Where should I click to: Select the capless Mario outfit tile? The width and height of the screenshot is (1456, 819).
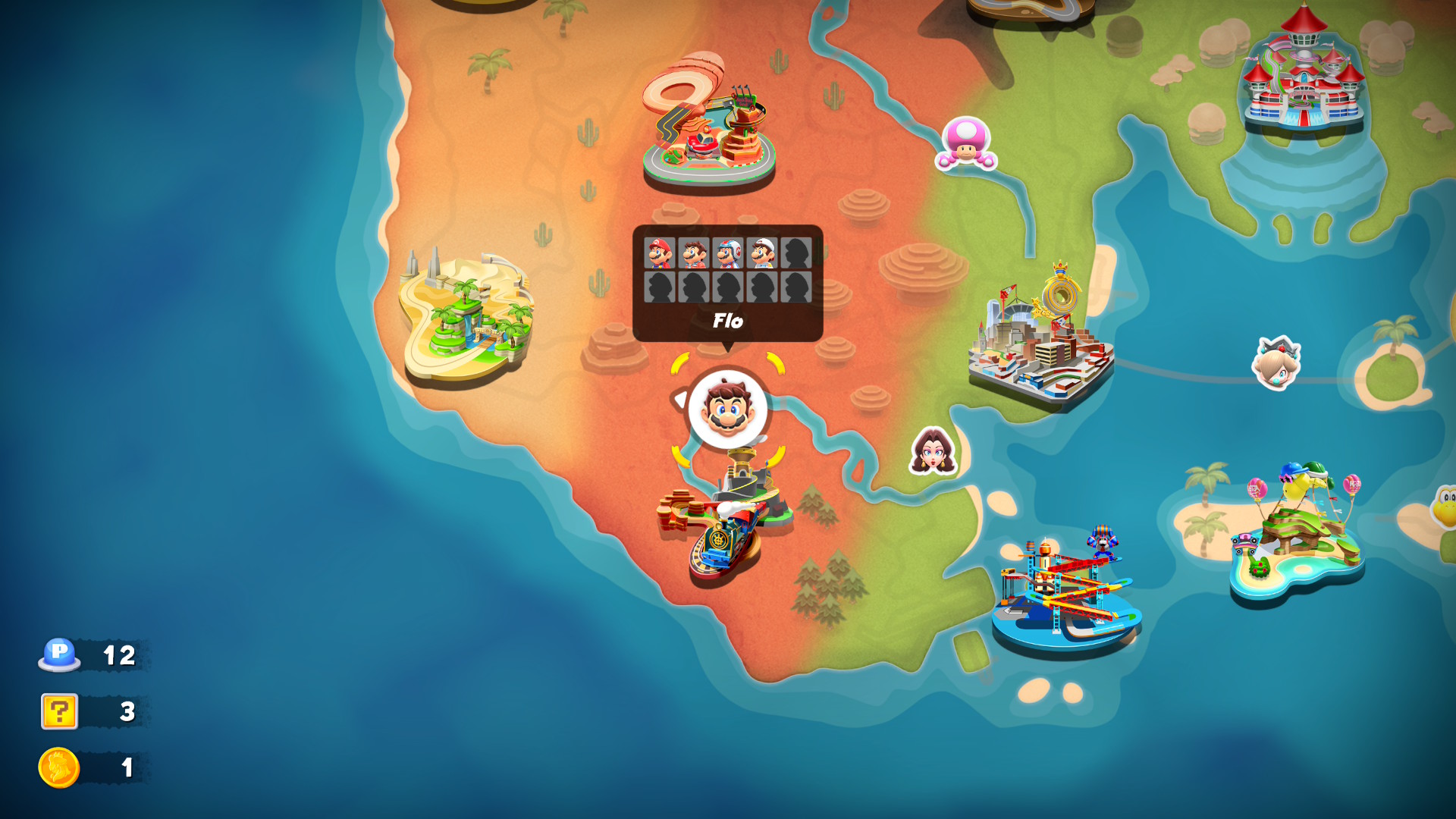click(693, 253)
